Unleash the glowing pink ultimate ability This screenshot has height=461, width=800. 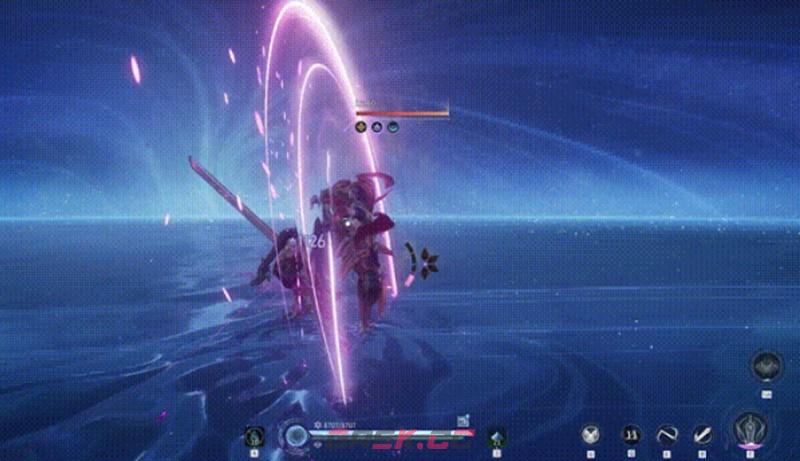748,431
